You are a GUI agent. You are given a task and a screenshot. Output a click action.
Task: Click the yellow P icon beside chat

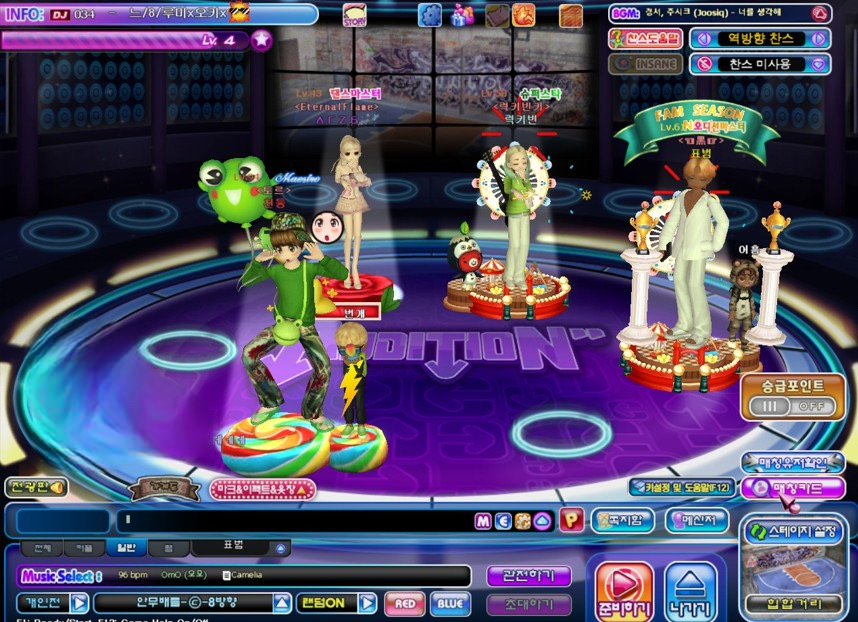coord(570,520)
